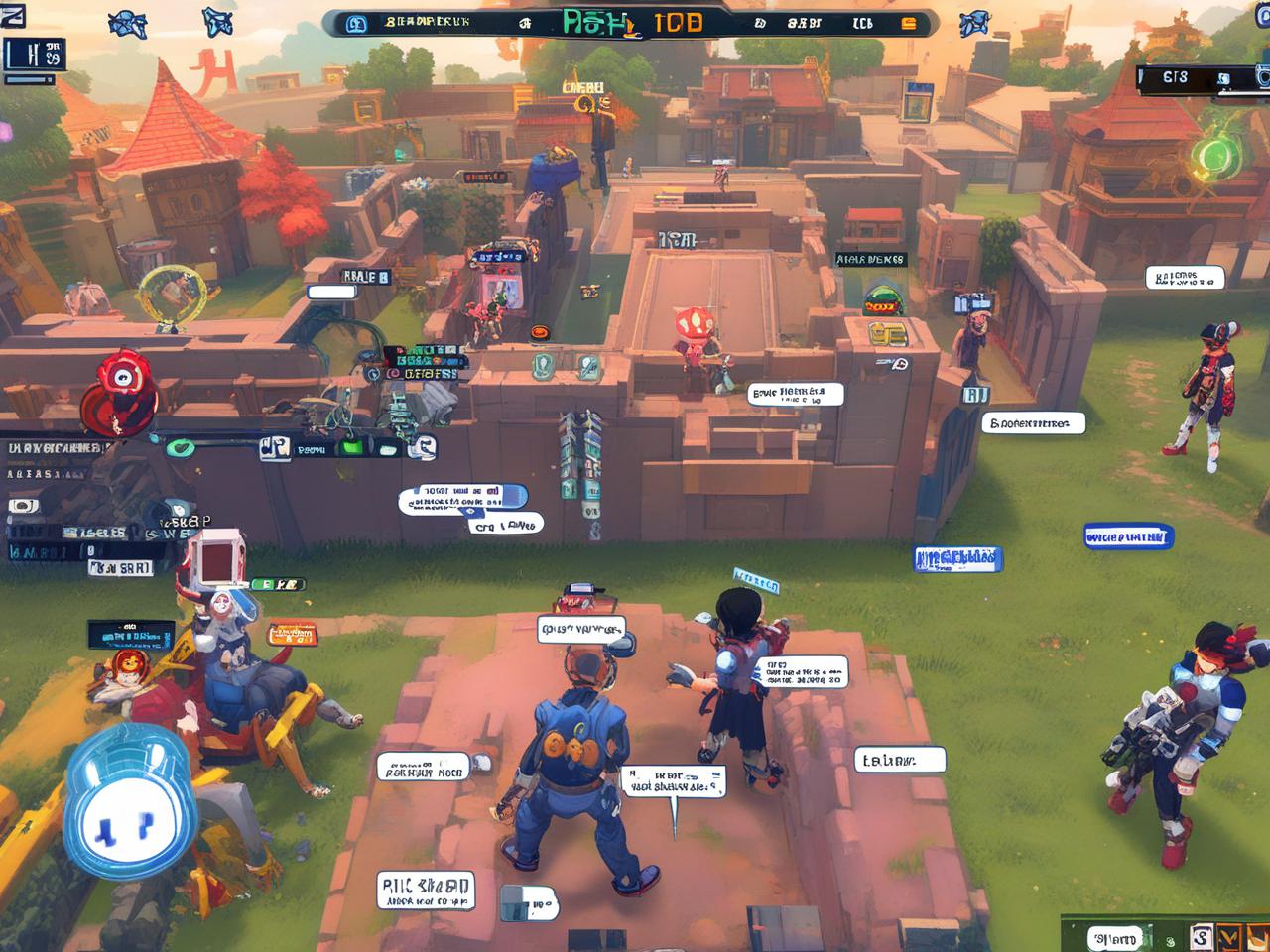Screen dimensions: 1270x952
Task: Click the white pill button beside the S slot
Action: 1115,938
